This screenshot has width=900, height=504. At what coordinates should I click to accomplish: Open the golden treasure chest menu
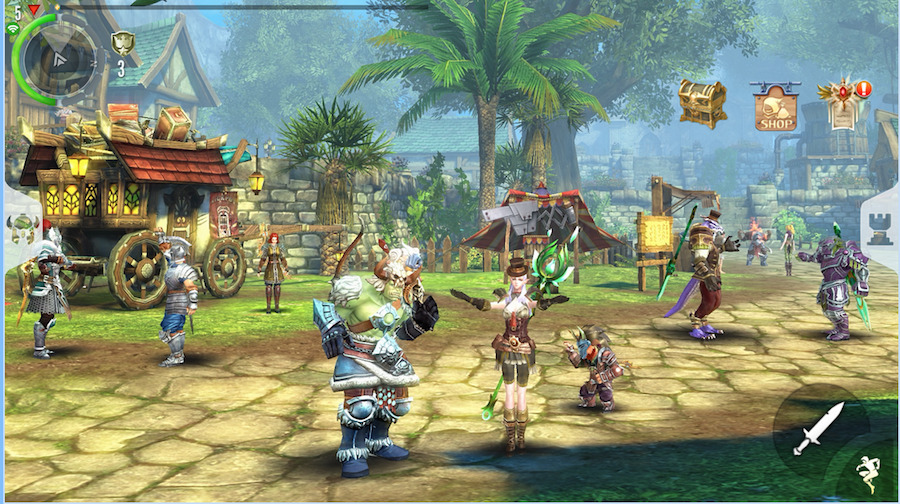coord(702,102)
